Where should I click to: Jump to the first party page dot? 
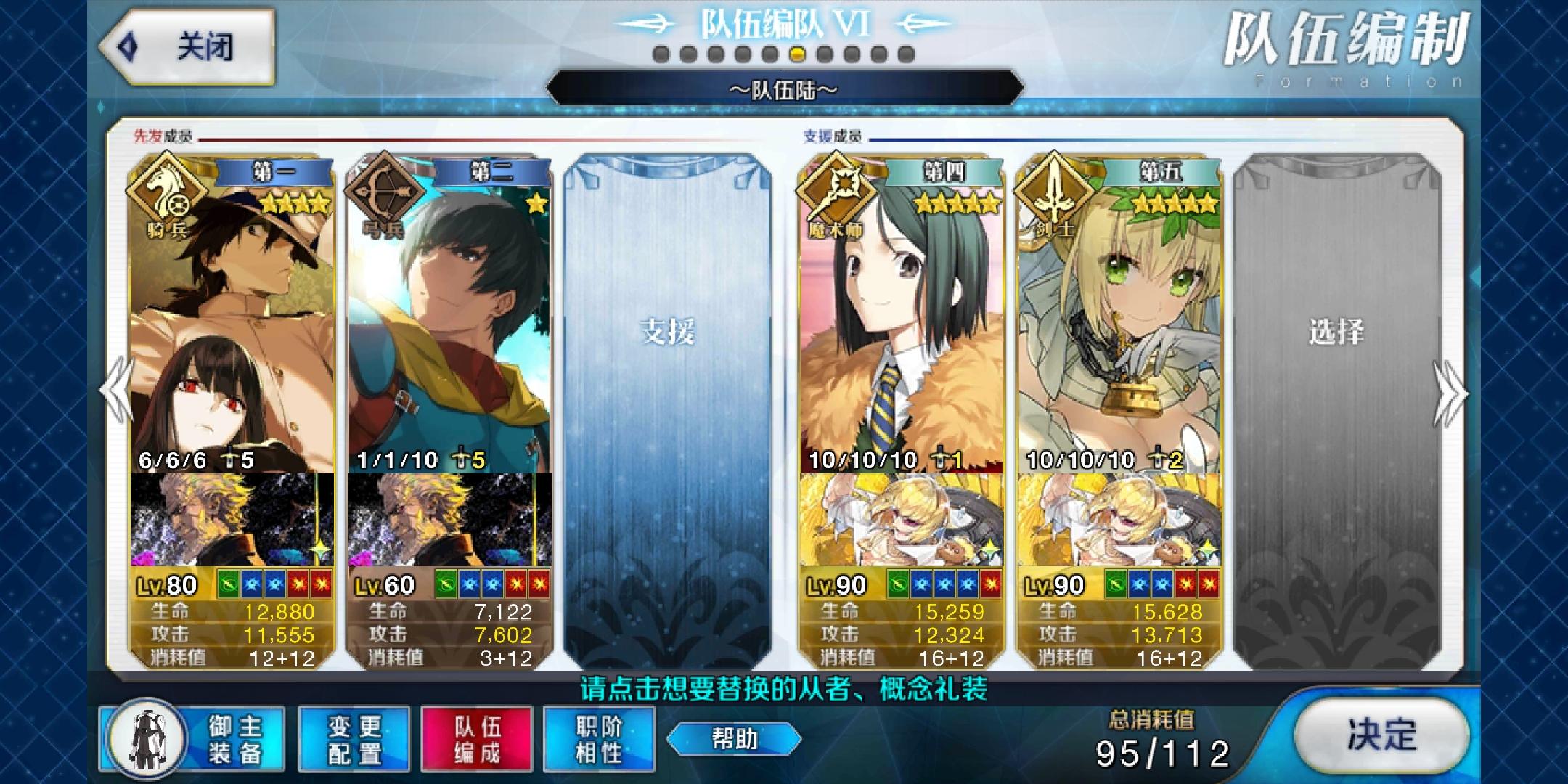[x=661, y=54]
